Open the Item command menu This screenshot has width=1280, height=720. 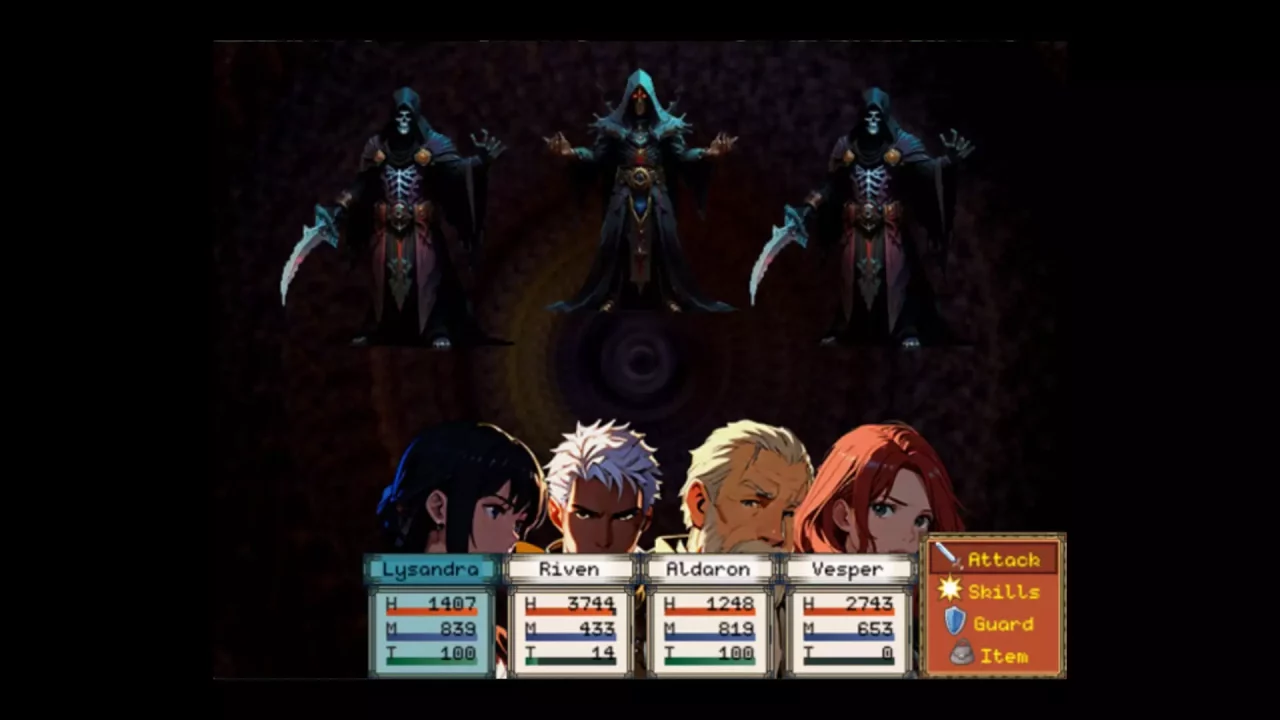coord(993,656)
